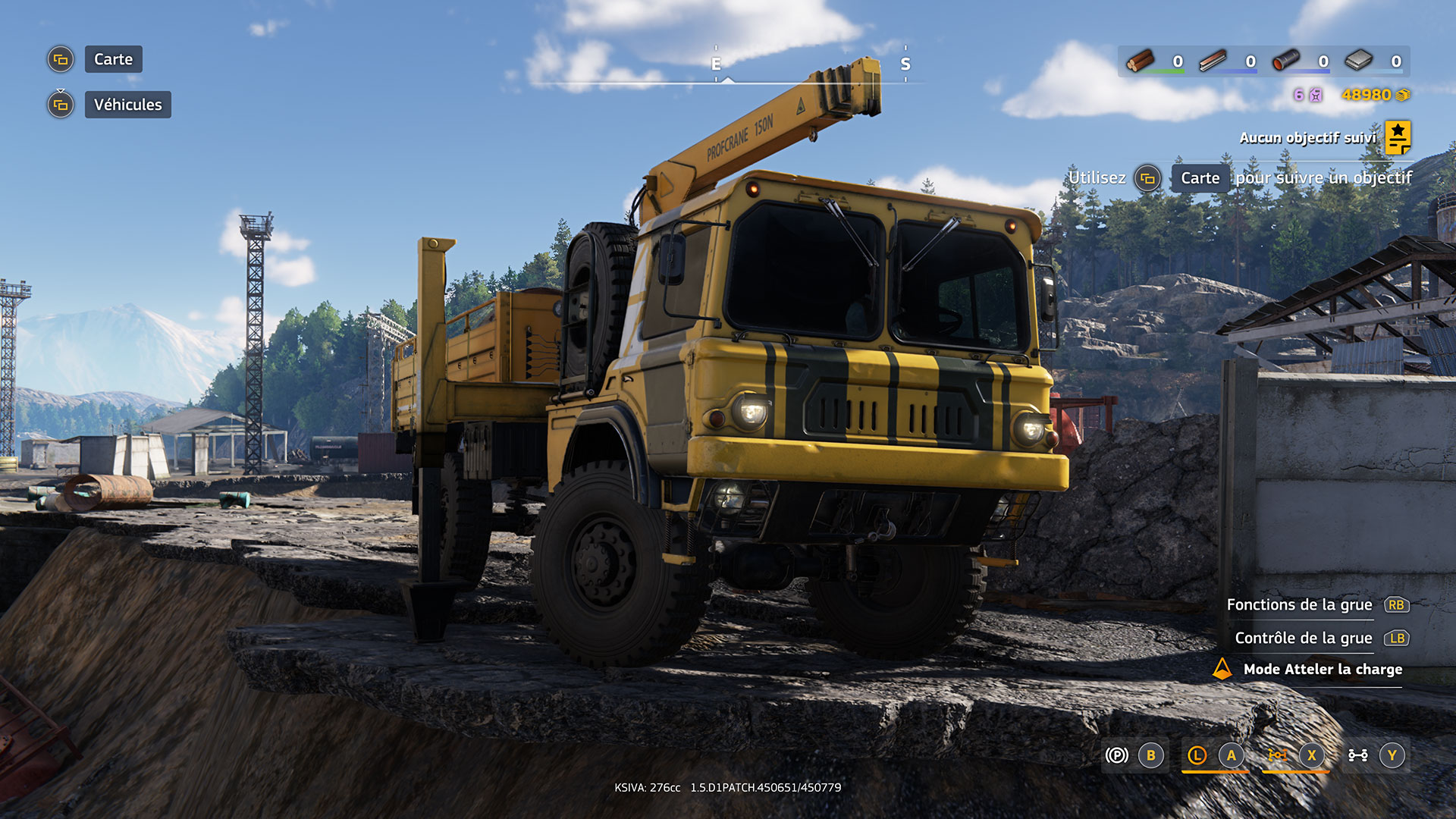
Task: Toggle the all-wheel drive axle icon
Action: click(x=1357, y=755)
